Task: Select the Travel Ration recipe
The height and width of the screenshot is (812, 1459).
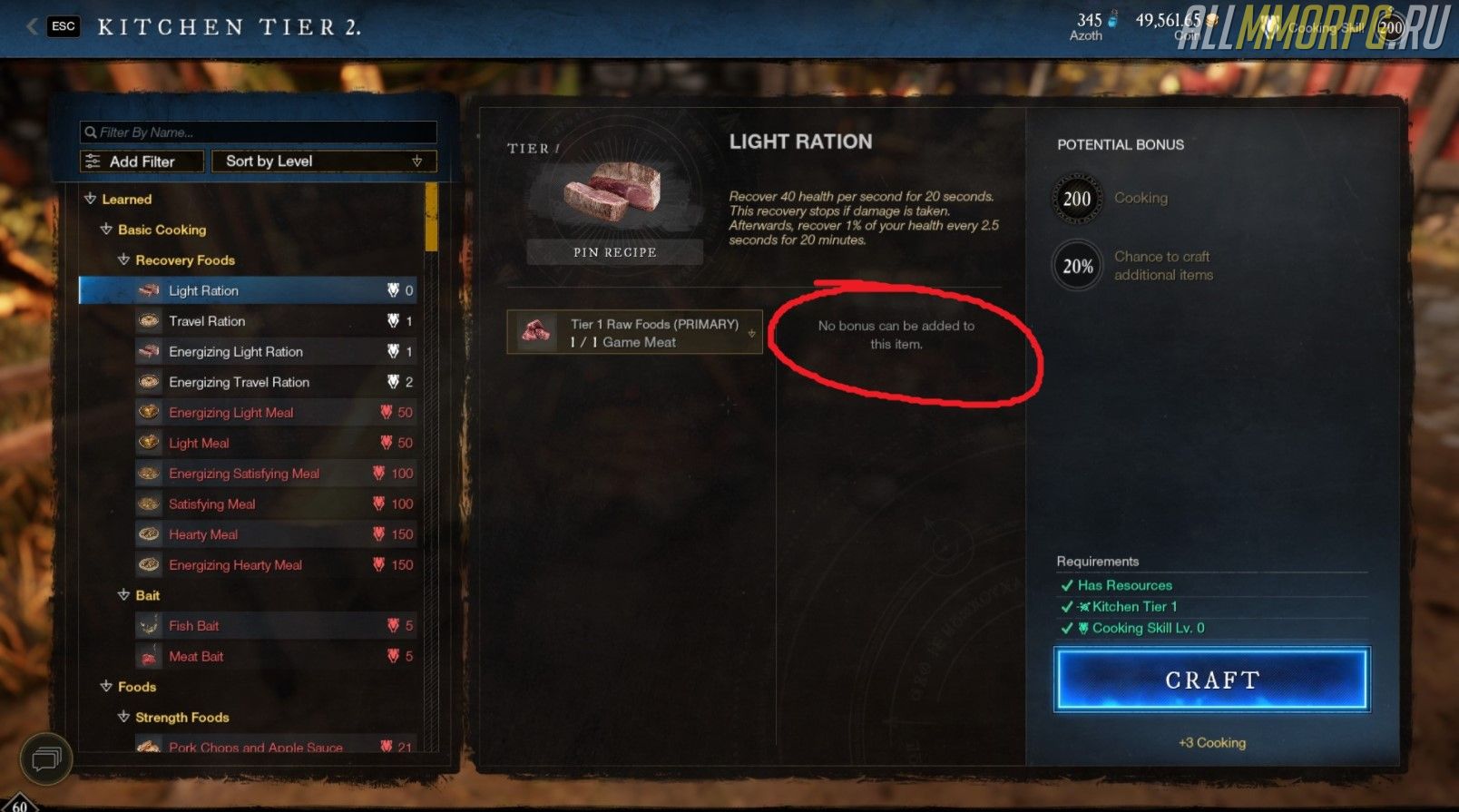Action: tap(207, 321)
